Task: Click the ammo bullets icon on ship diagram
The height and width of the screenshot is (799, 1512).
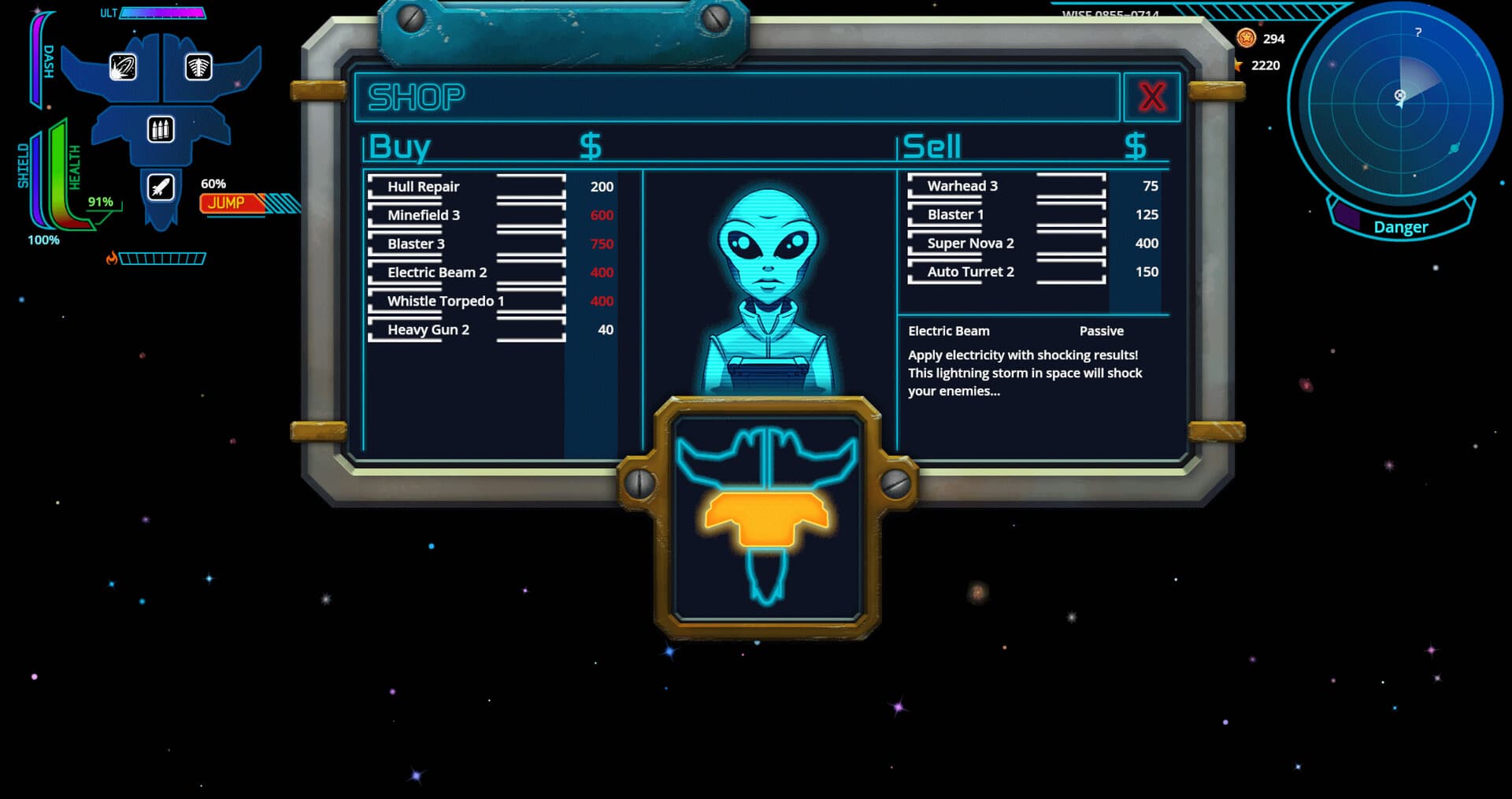Action: (161, 128)
